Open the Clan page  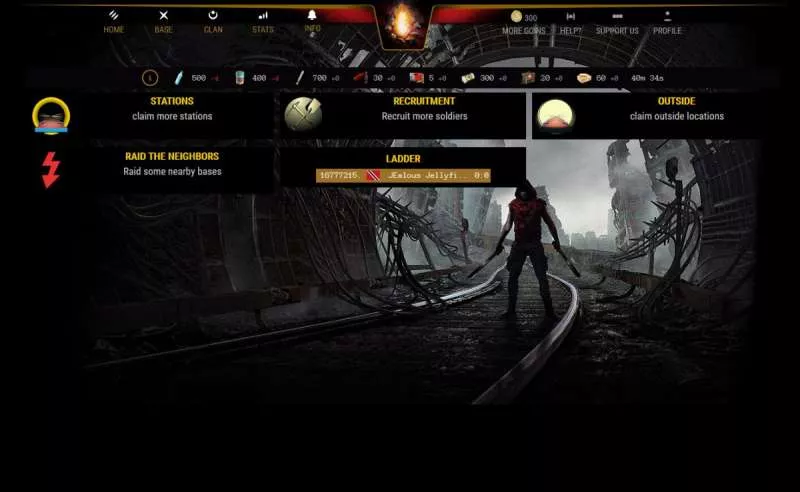click(213, 22)
